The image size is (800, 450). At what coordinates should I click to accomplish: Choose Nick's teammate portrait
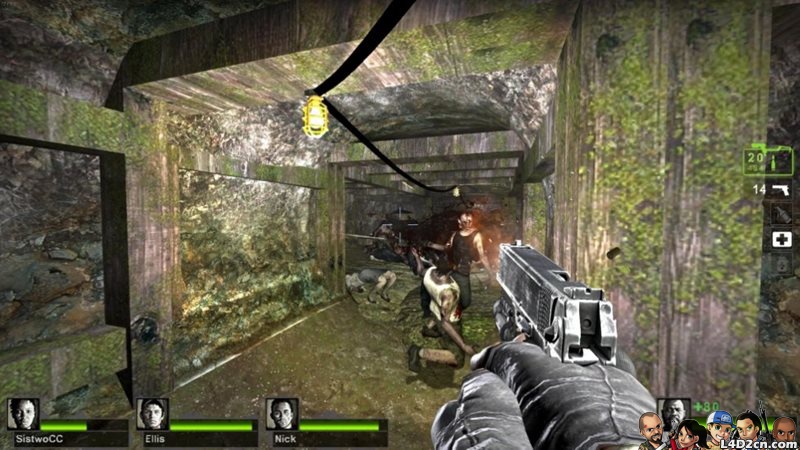point(281,414)
